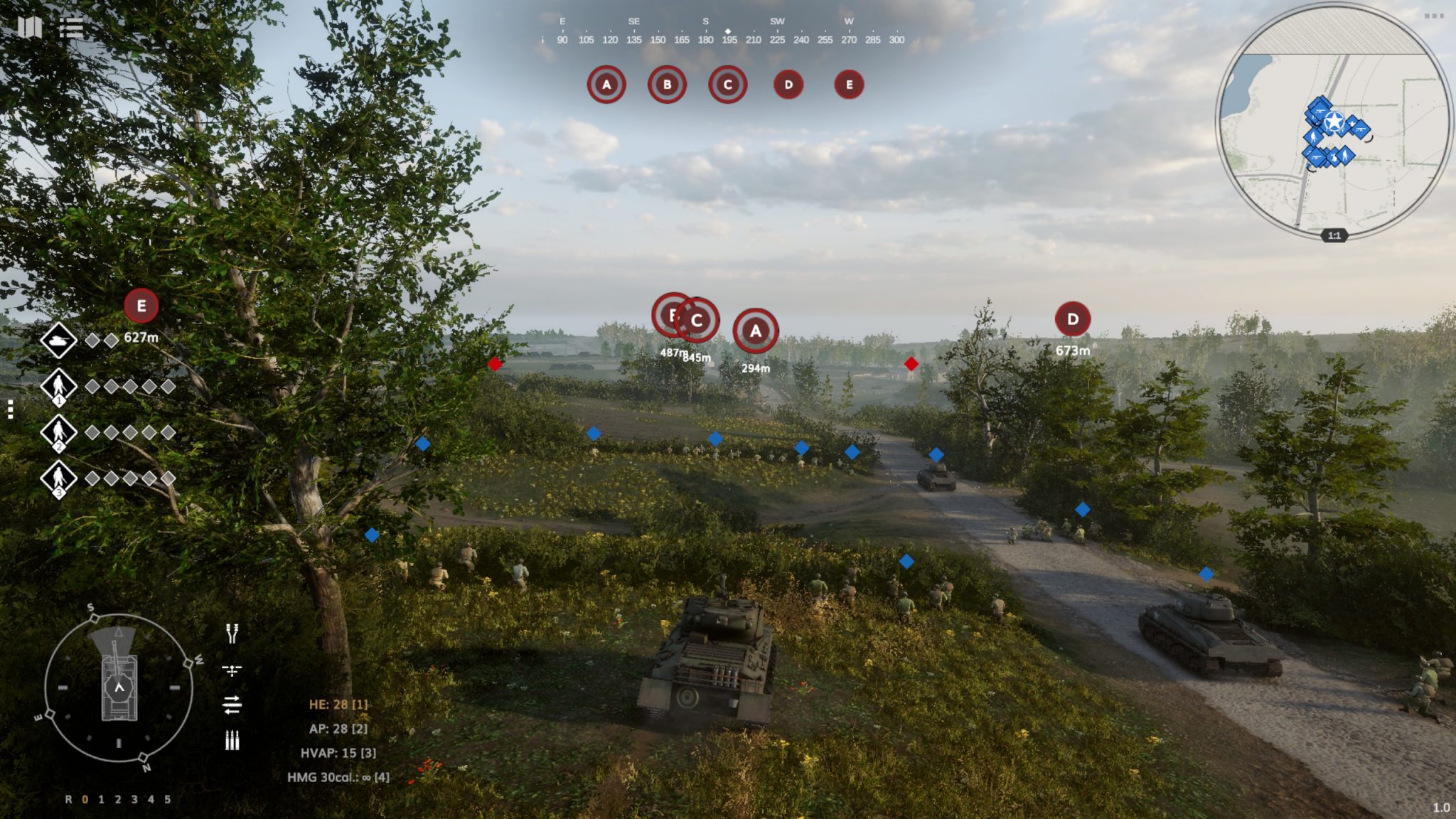
Task: Select objective B in the top bar
Action: click(667, 85)
